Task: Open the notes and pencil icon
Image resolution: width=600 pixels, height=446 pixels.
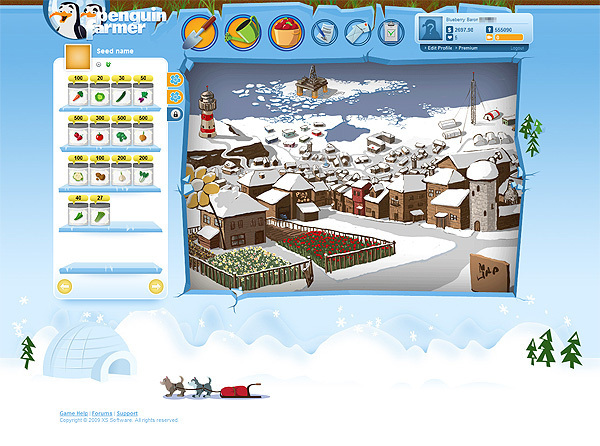Action: (326, 33)
